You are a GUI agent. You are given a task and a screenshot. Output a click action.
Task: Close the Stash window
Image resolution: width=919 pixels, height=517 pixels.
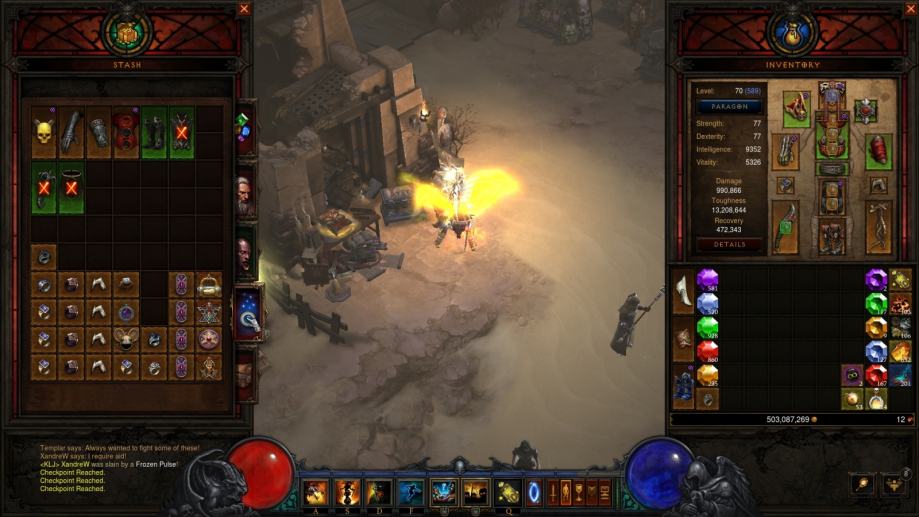[x=244, y=9]
